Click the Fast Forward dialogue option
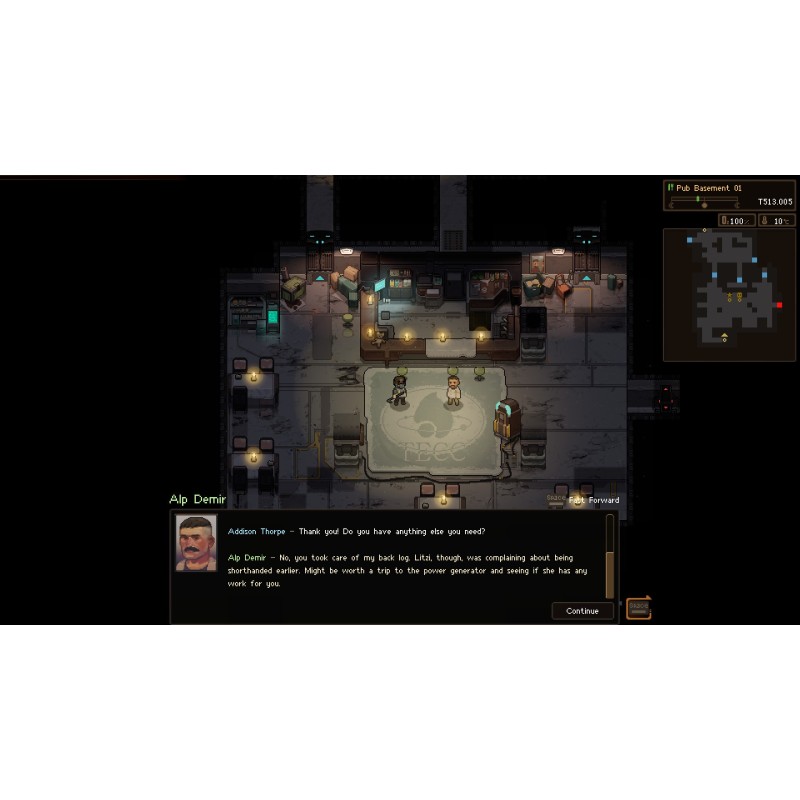800x800 pixels. point(594,500)
